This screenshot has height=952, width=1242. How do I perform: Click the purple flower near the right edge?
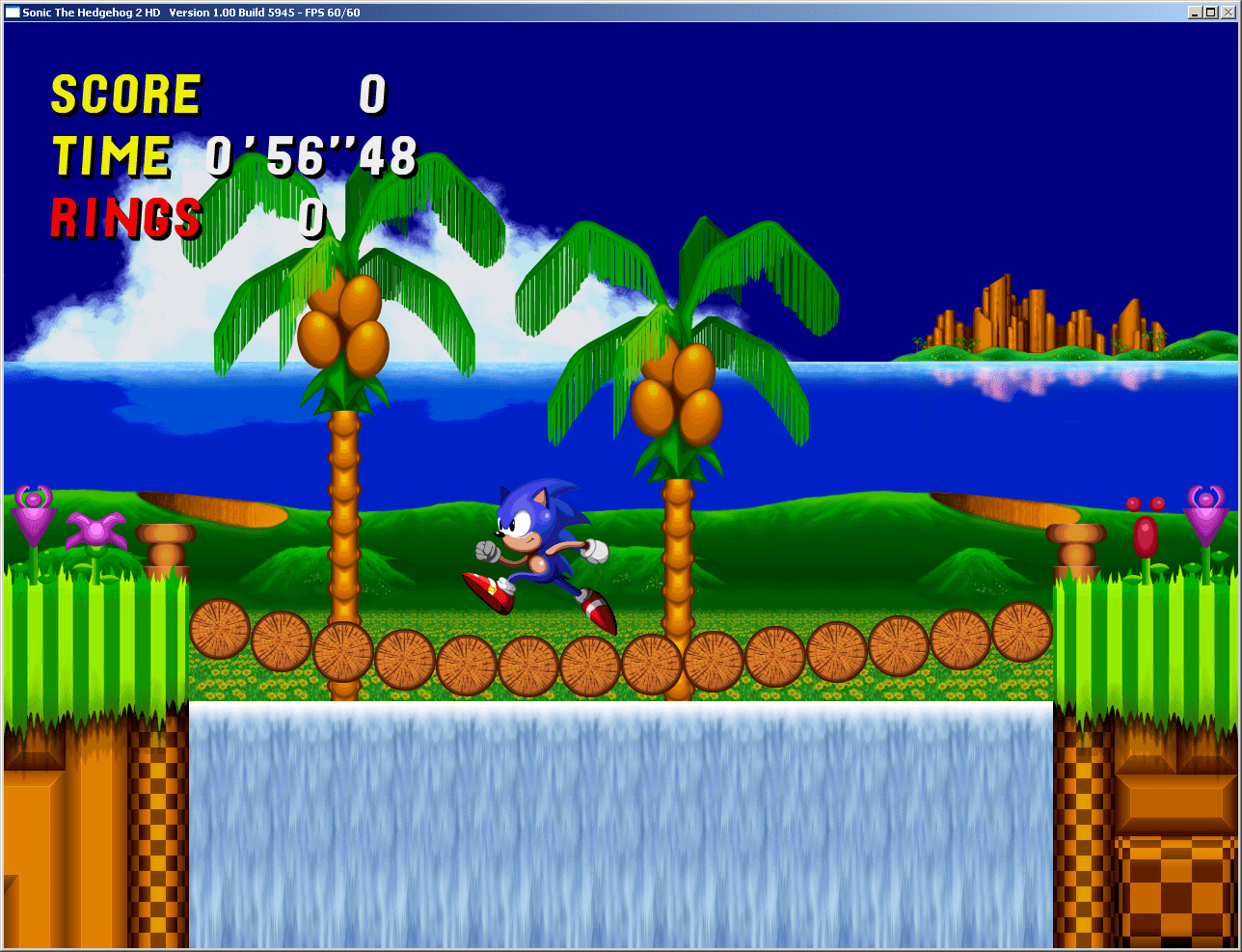1207,521
